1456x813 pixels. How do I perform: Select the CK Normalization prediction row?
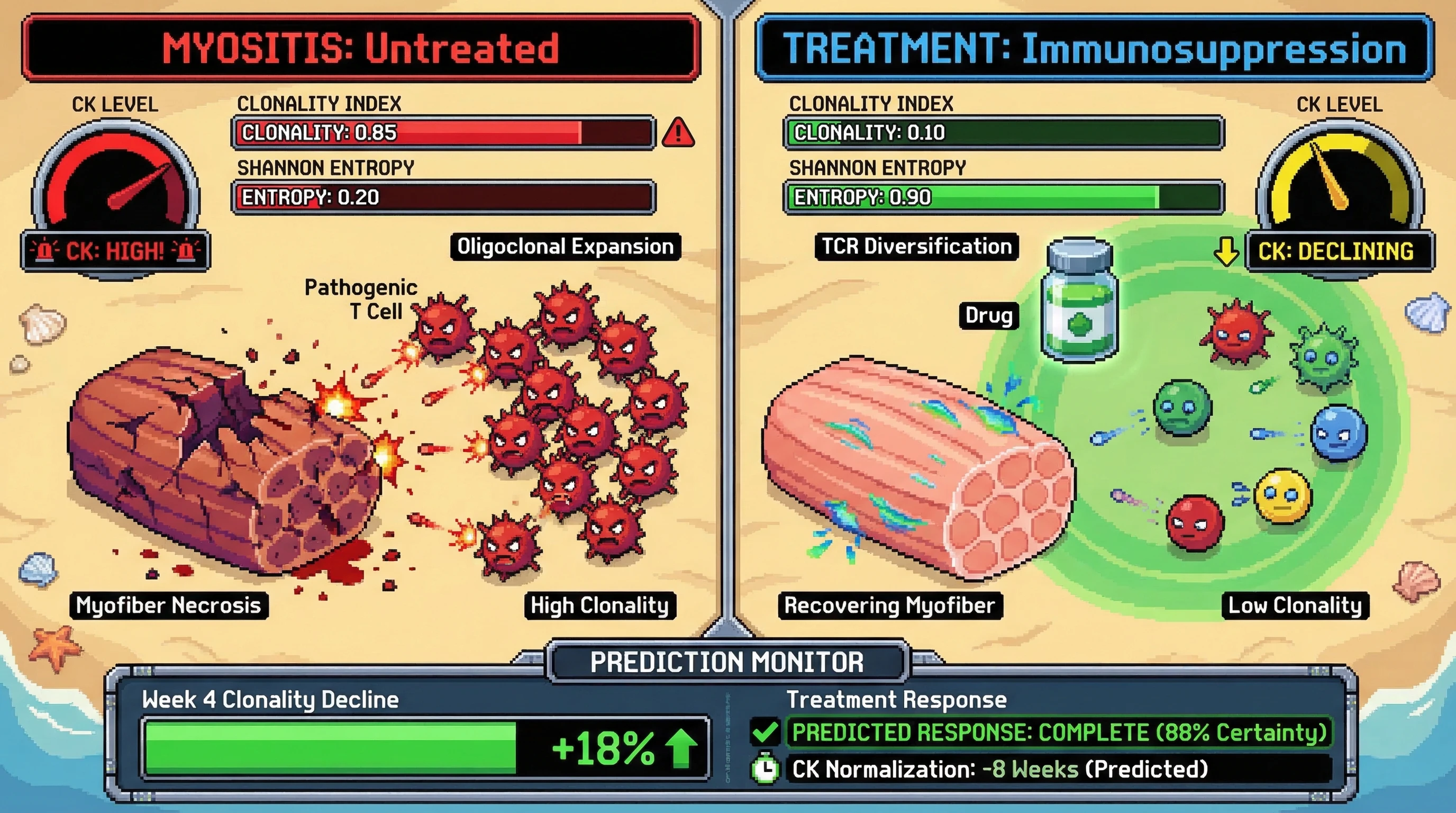[1057, 770]
